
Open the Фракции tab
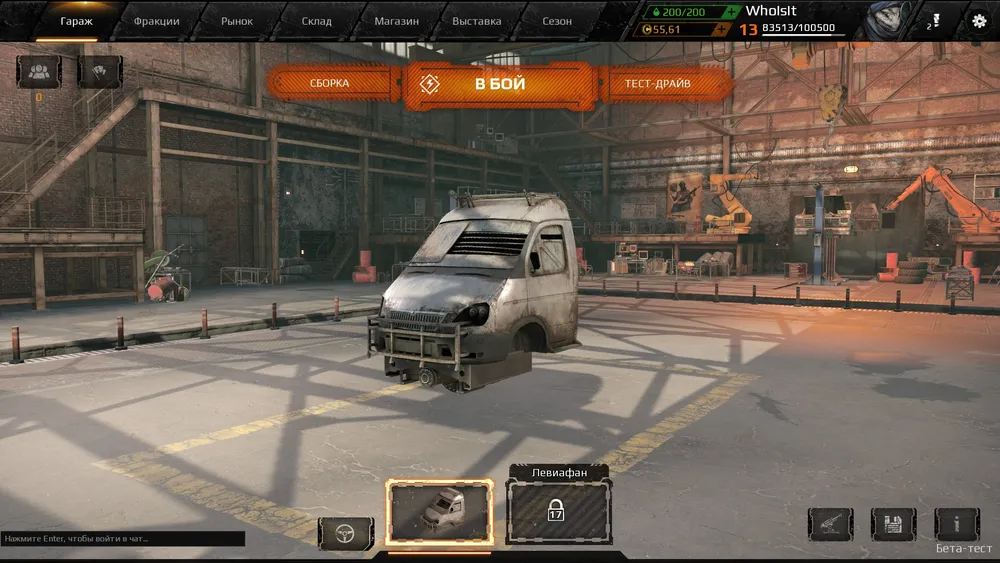tap(156, 21)
